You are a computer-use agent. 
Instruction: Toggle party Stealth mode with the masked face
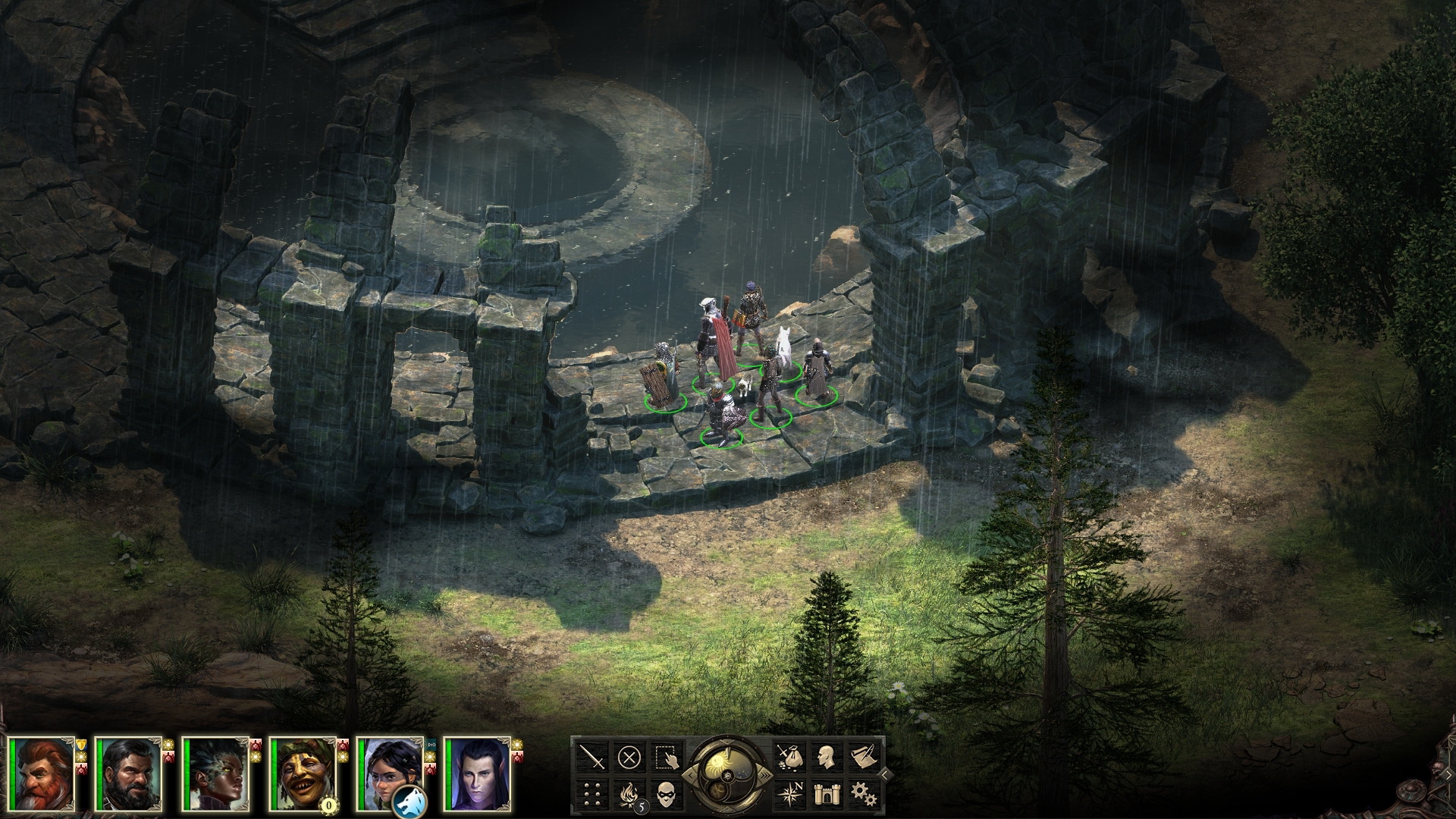pos(666,794)
